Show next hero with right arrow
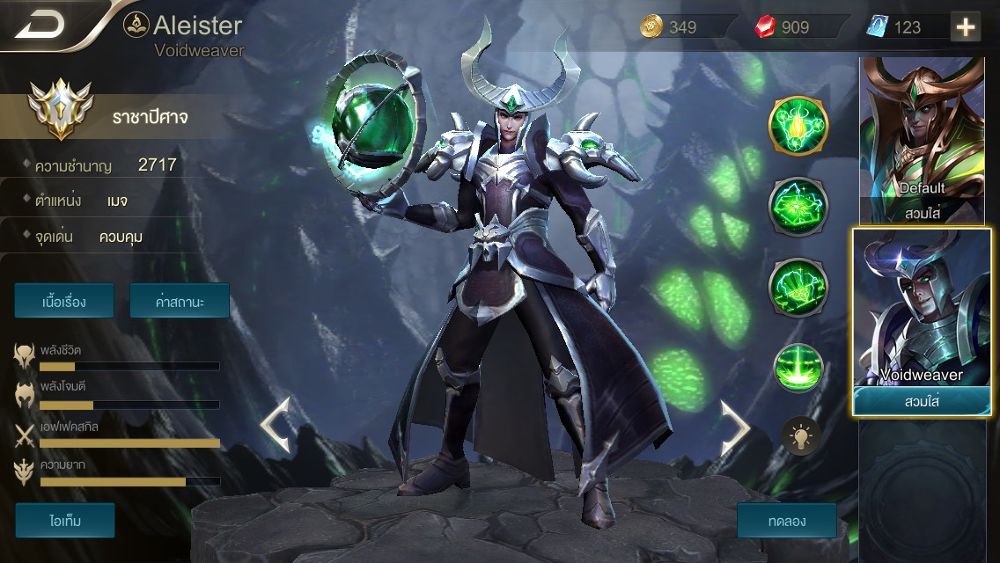 pos(735,424)
